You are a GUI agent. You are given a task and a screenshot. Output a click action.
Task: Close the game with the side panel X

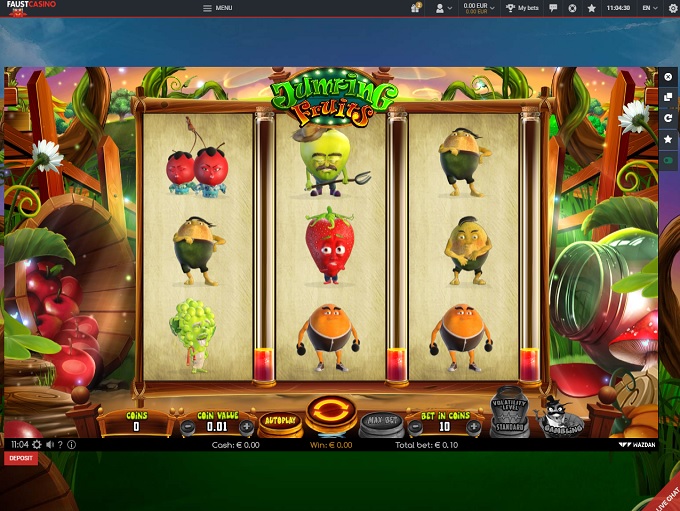pos(668,77)
